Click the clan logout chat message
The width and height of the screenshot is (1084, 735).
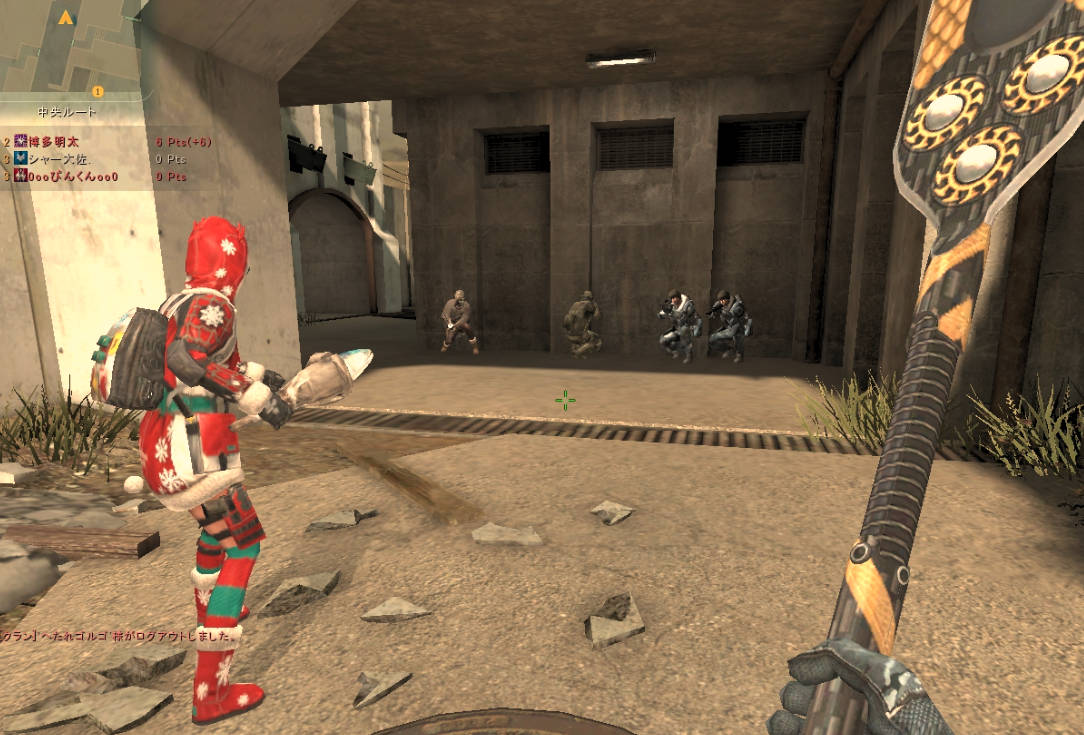(x=120, y=635)
